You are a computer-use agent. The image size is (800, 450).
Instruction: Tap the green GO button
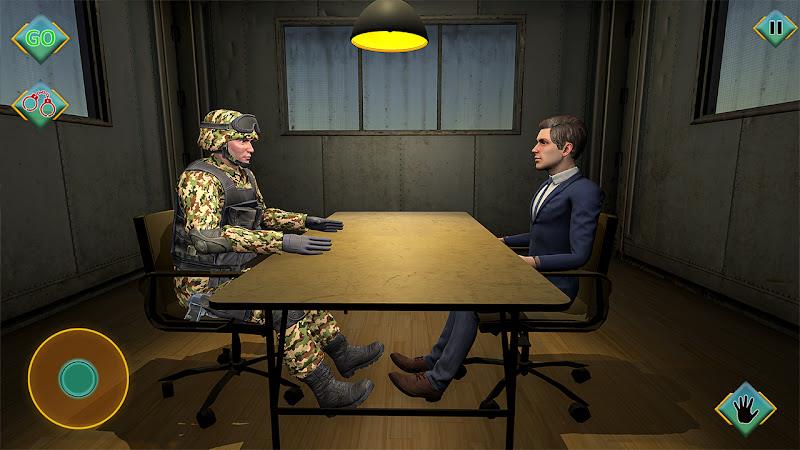40,39
